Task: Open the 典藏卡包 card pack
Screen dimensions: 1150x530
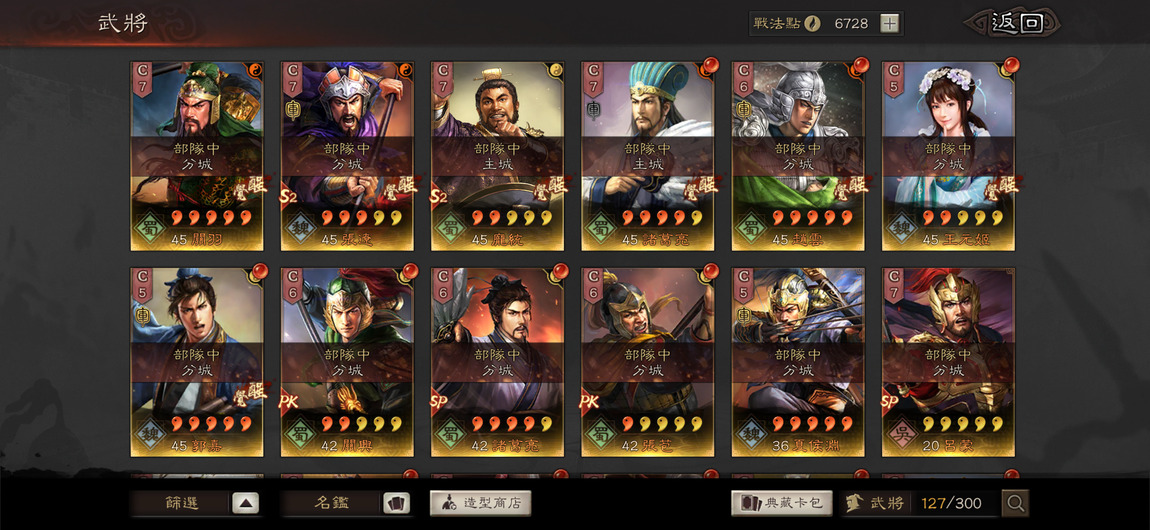Action: [x=782, y=503]
